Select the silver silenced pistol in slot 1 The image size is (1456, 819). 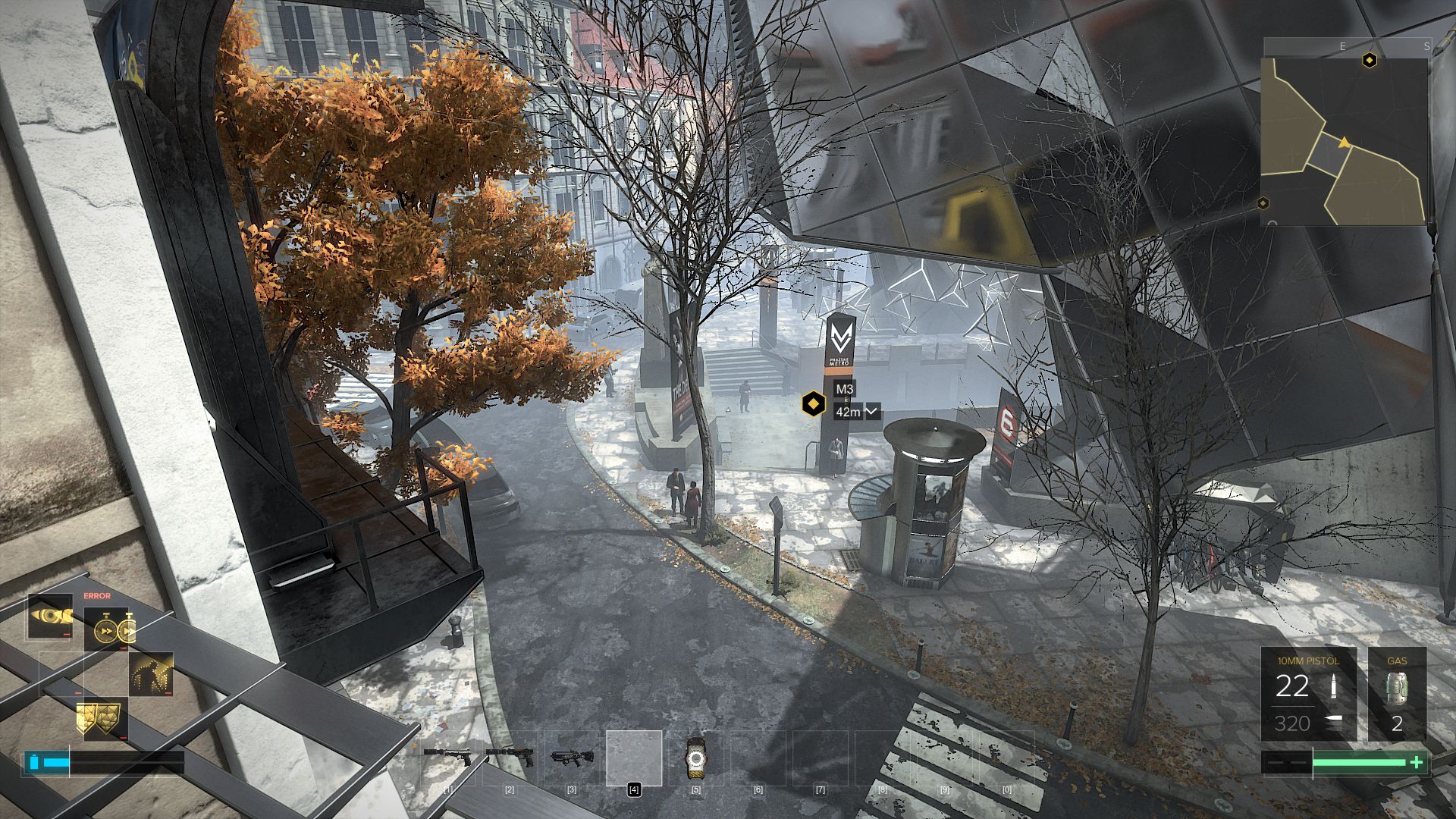(447, 758)
